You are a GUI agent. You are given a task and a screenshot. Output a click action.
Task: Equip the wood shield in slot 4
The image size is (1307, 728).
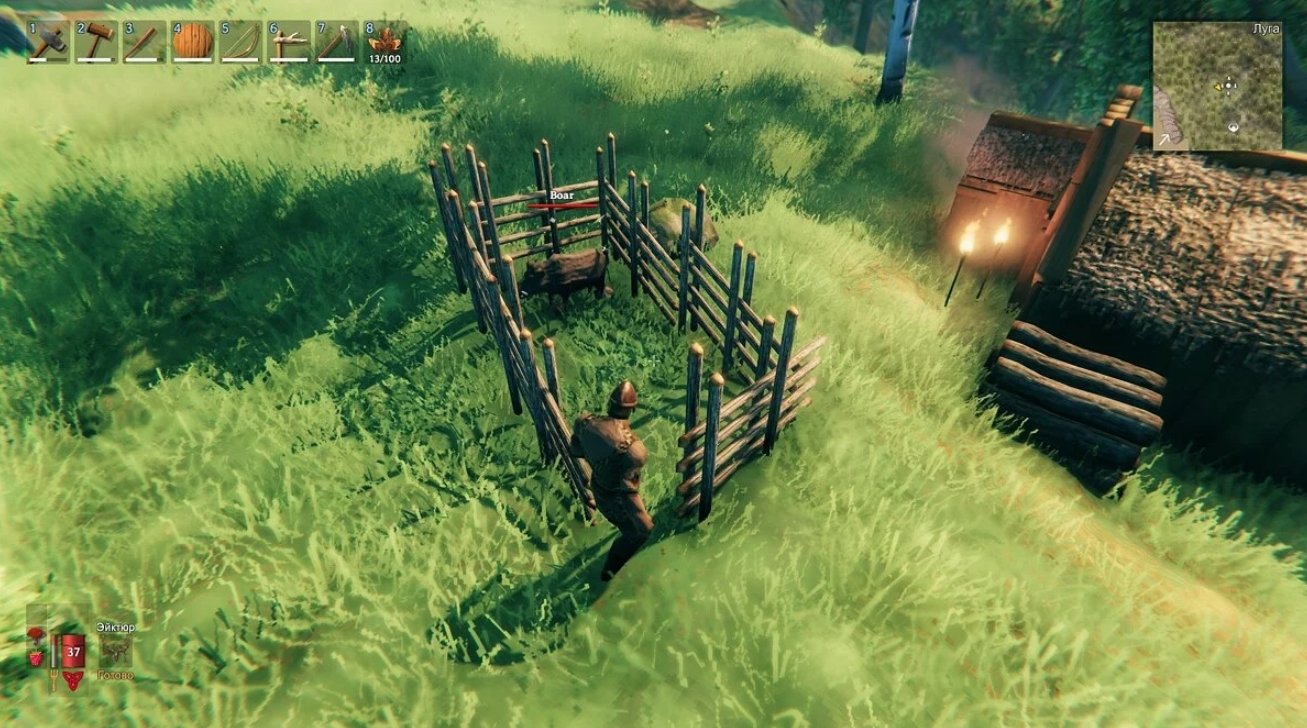190,40
